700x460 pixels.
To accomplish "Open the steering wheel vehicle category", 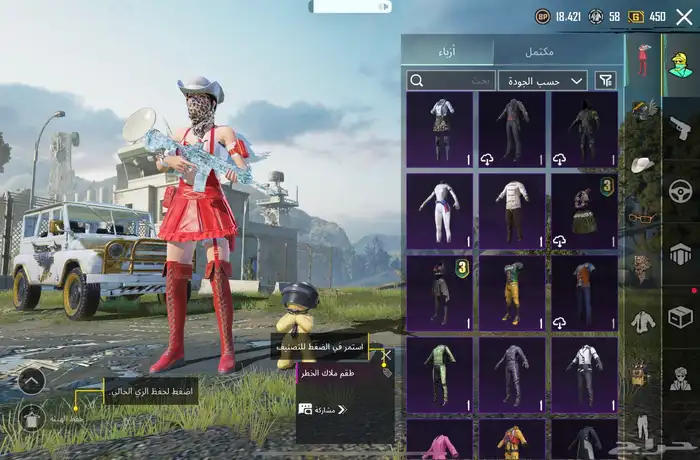I will click(x=681, y=190).
